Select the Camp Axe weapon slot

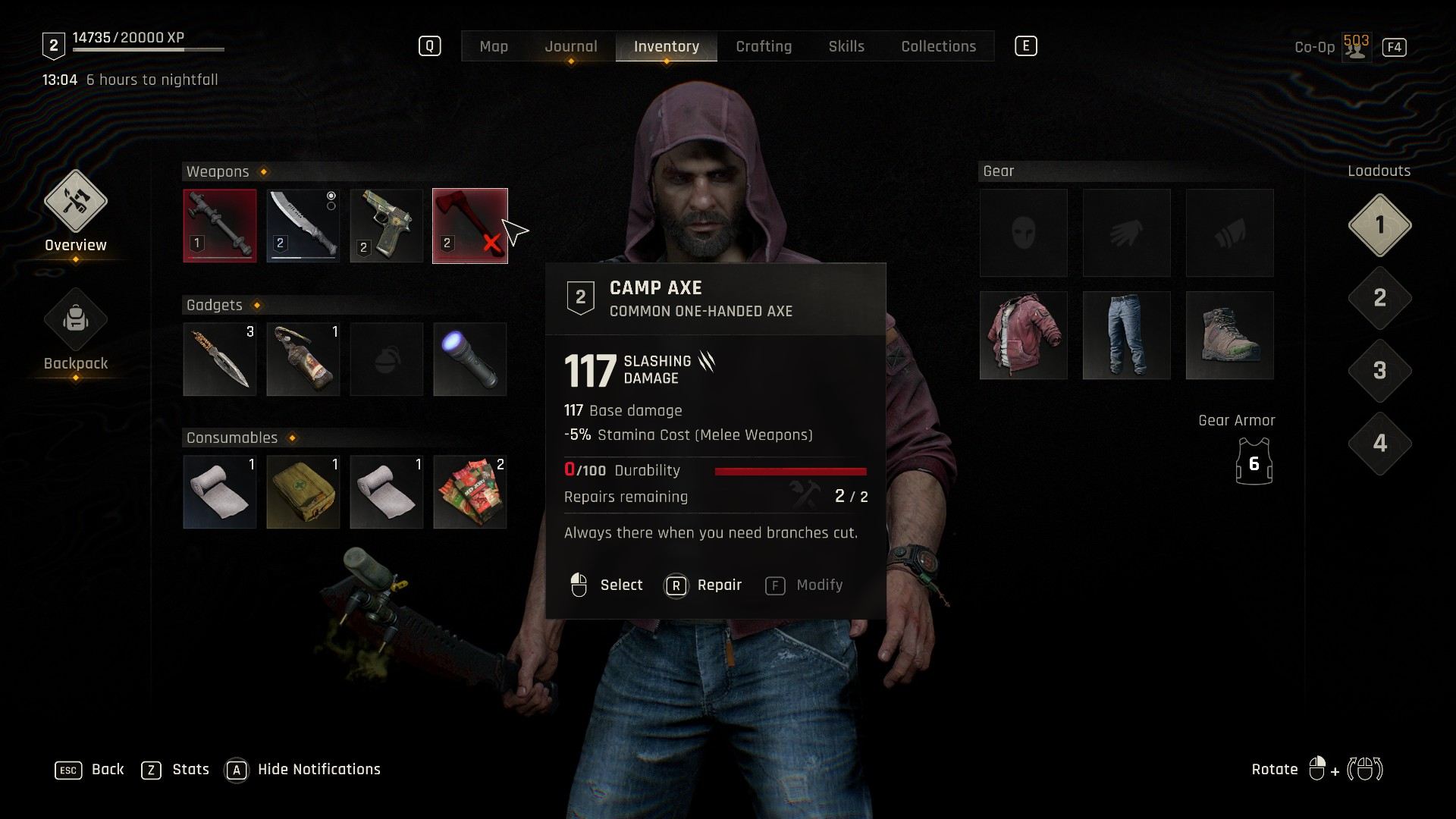click(x=470, y=226)
